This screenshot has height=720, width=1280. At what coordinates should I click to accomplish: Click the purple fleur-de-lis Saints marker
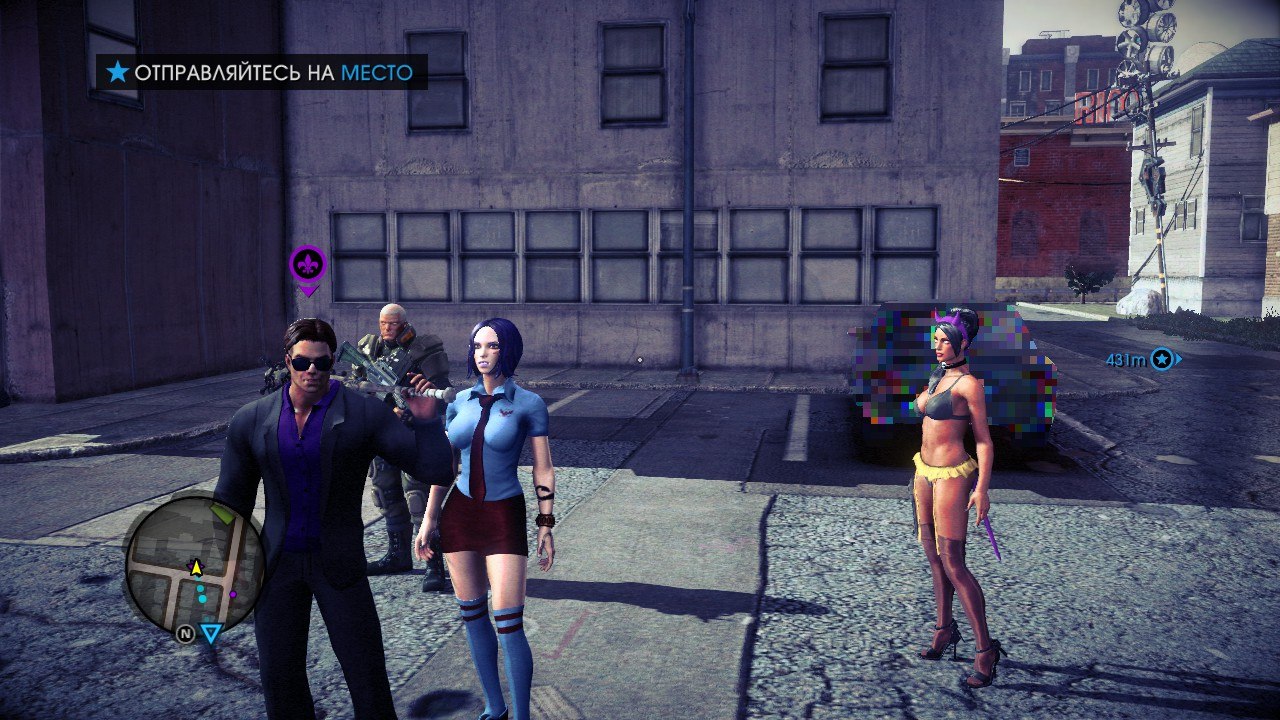[x=308, y=265]
